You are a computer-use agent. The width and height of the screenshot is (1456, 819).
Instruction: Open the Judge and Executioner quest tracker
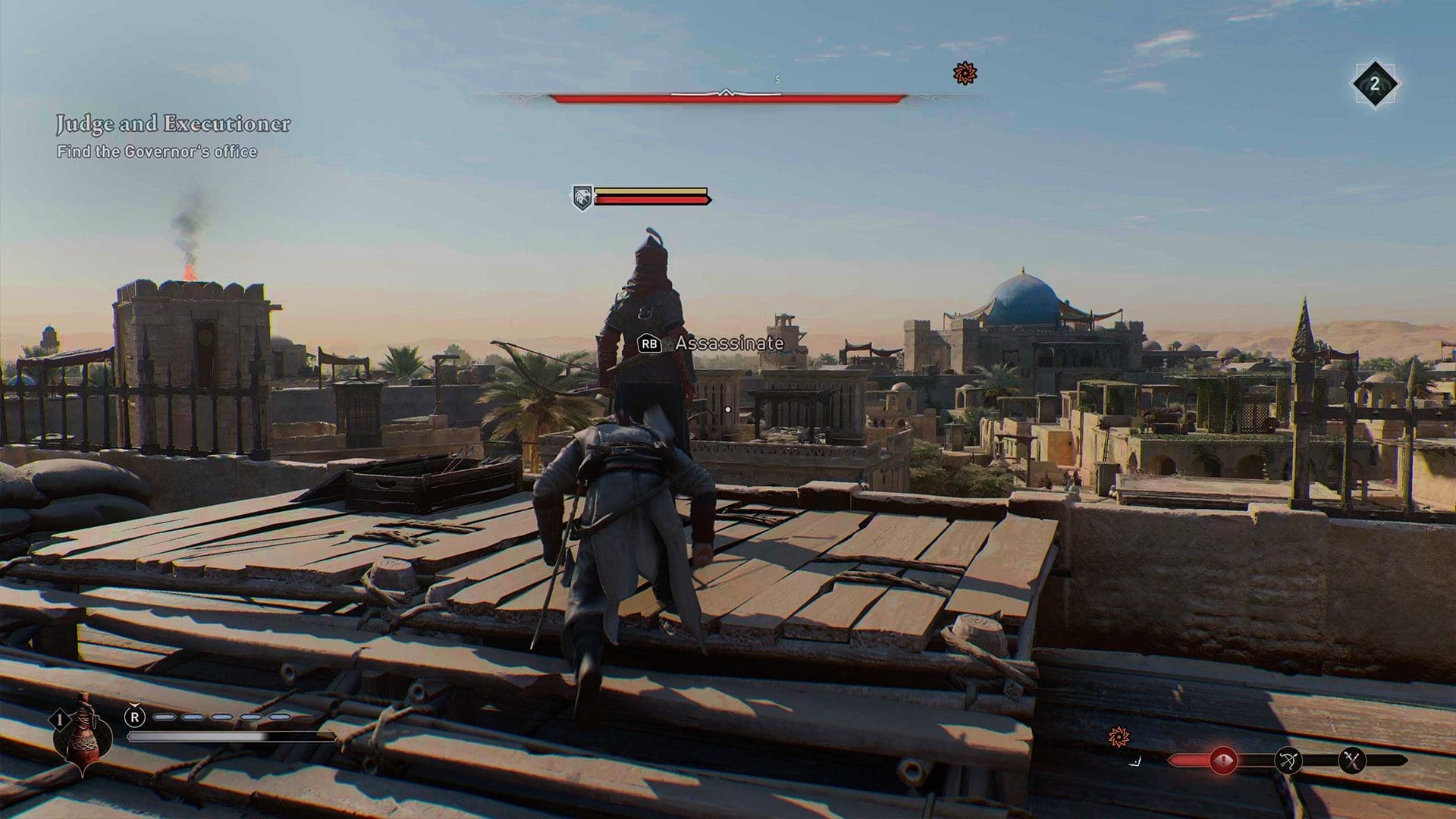pos(173,124)
